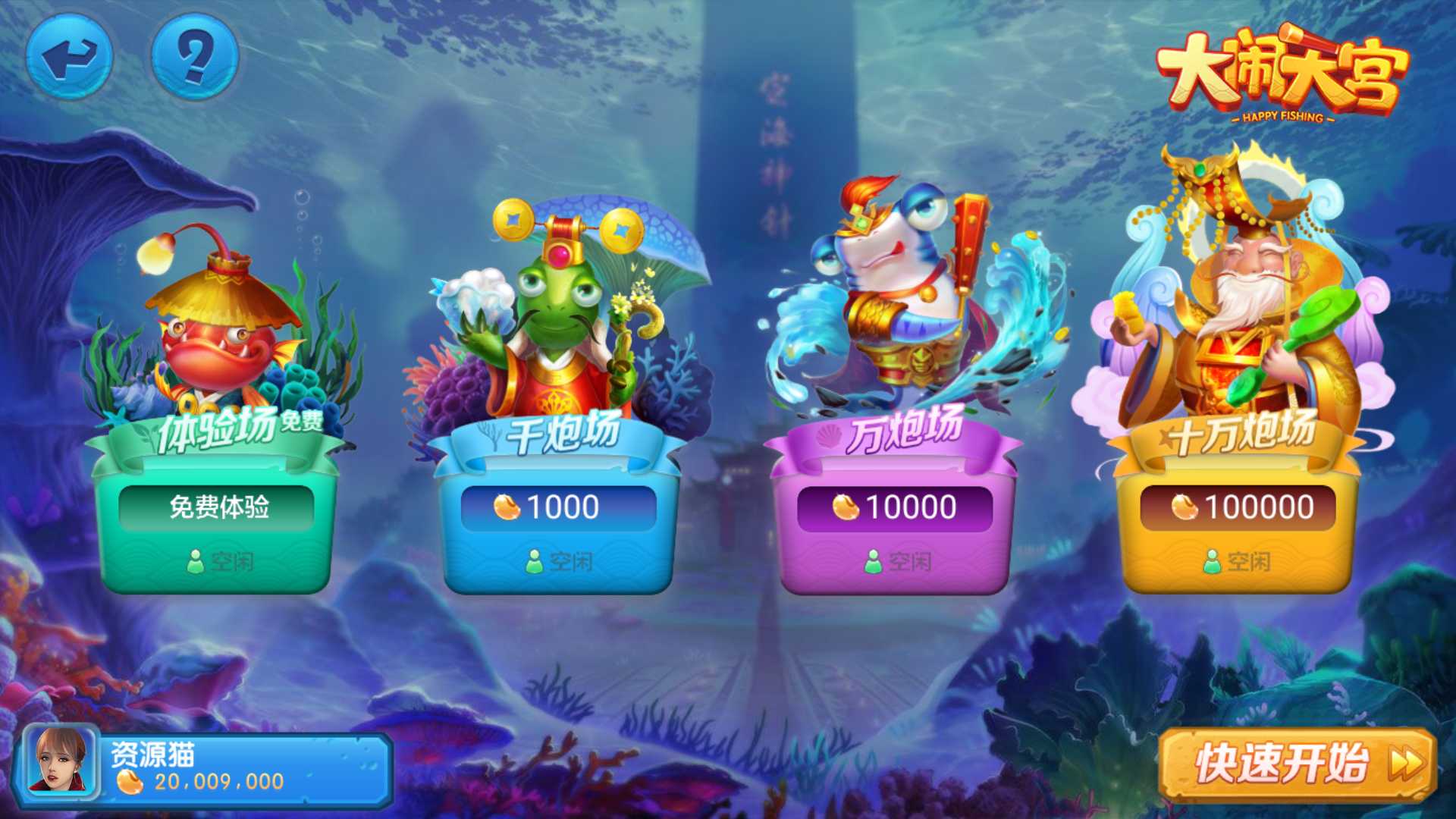This screenshot has width=1456, height=819.
Task: Open help with the question mark button
Action: tap(195, 58)
